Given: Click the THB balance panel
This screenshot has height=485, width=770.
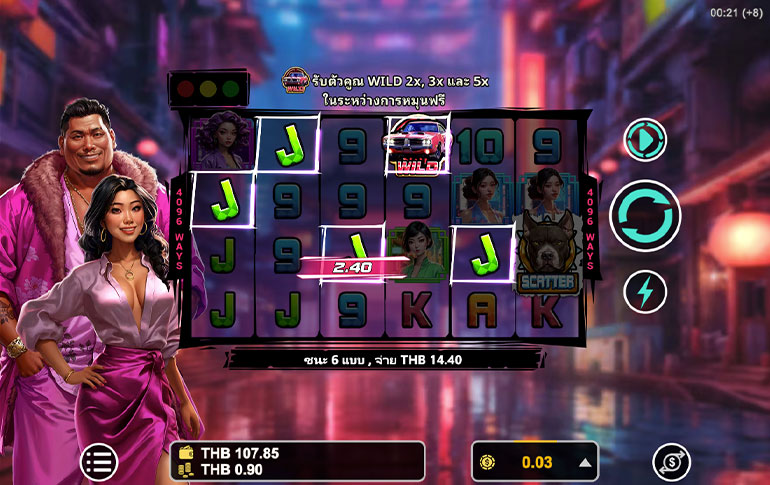Looking at the screenshot, I should tap(297, 461).
